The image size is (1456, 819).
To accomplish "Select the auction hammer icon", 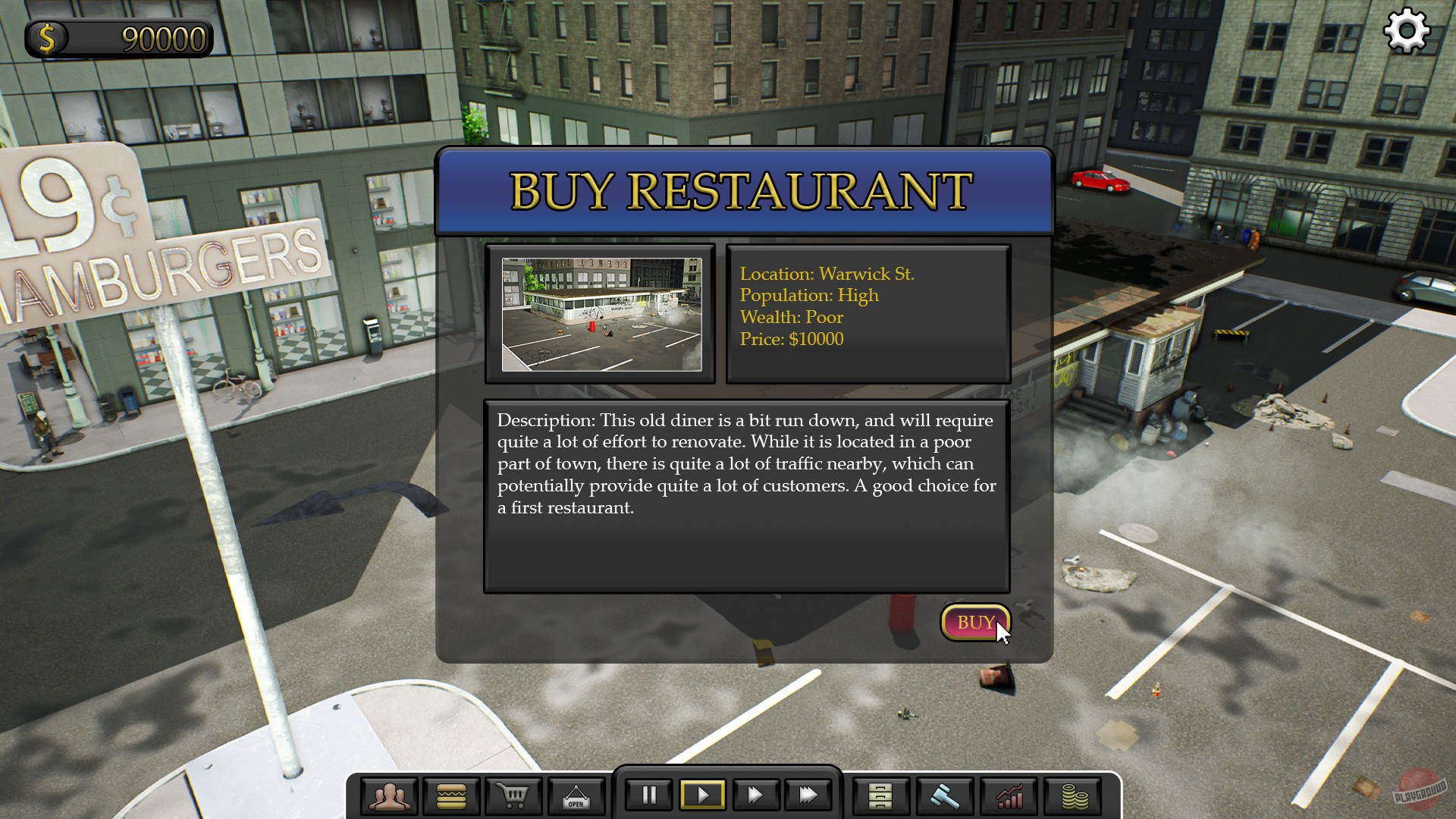I will point(943,795).
